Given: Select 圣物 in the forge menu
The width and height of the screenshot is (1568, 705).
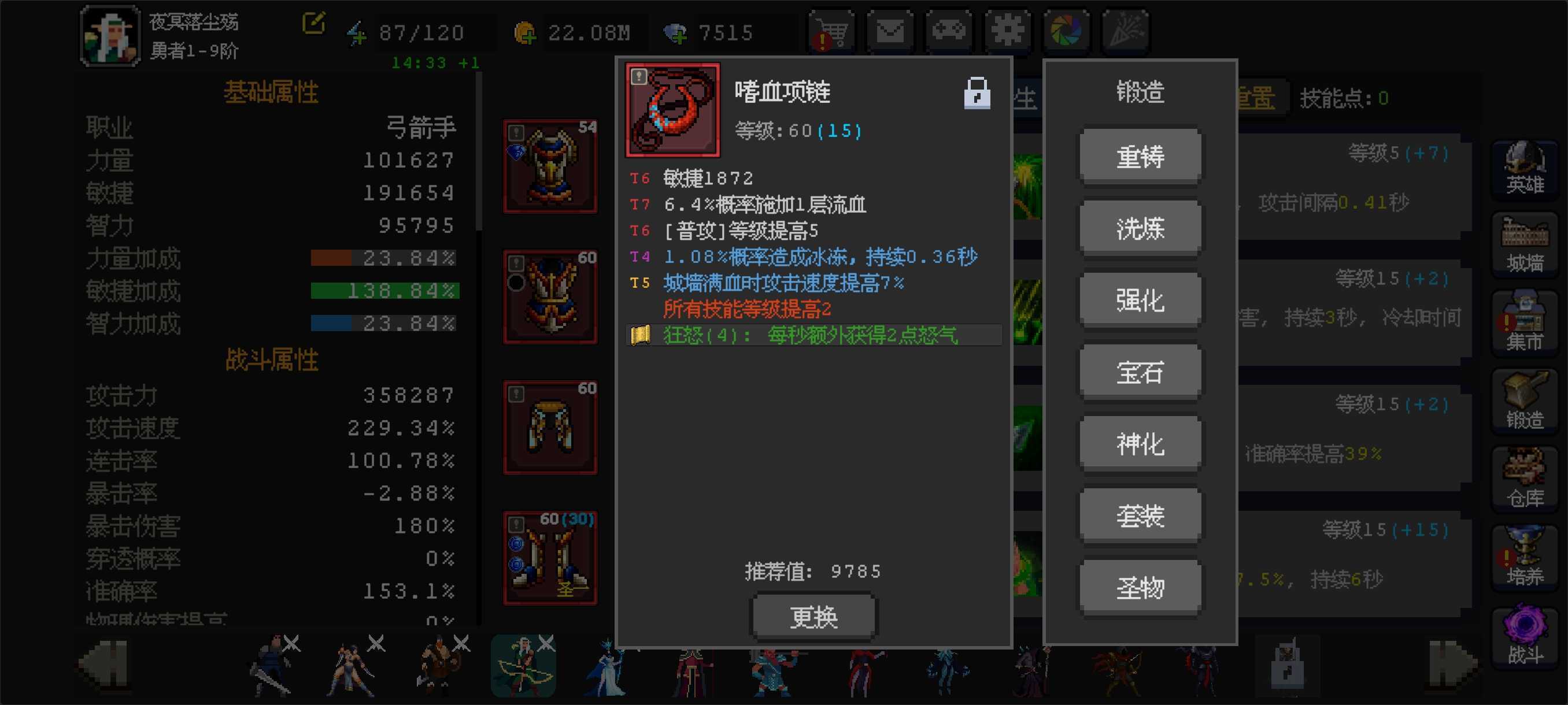Looking at the screenshot, I should pyautogui.click(x=1140, y=587).
